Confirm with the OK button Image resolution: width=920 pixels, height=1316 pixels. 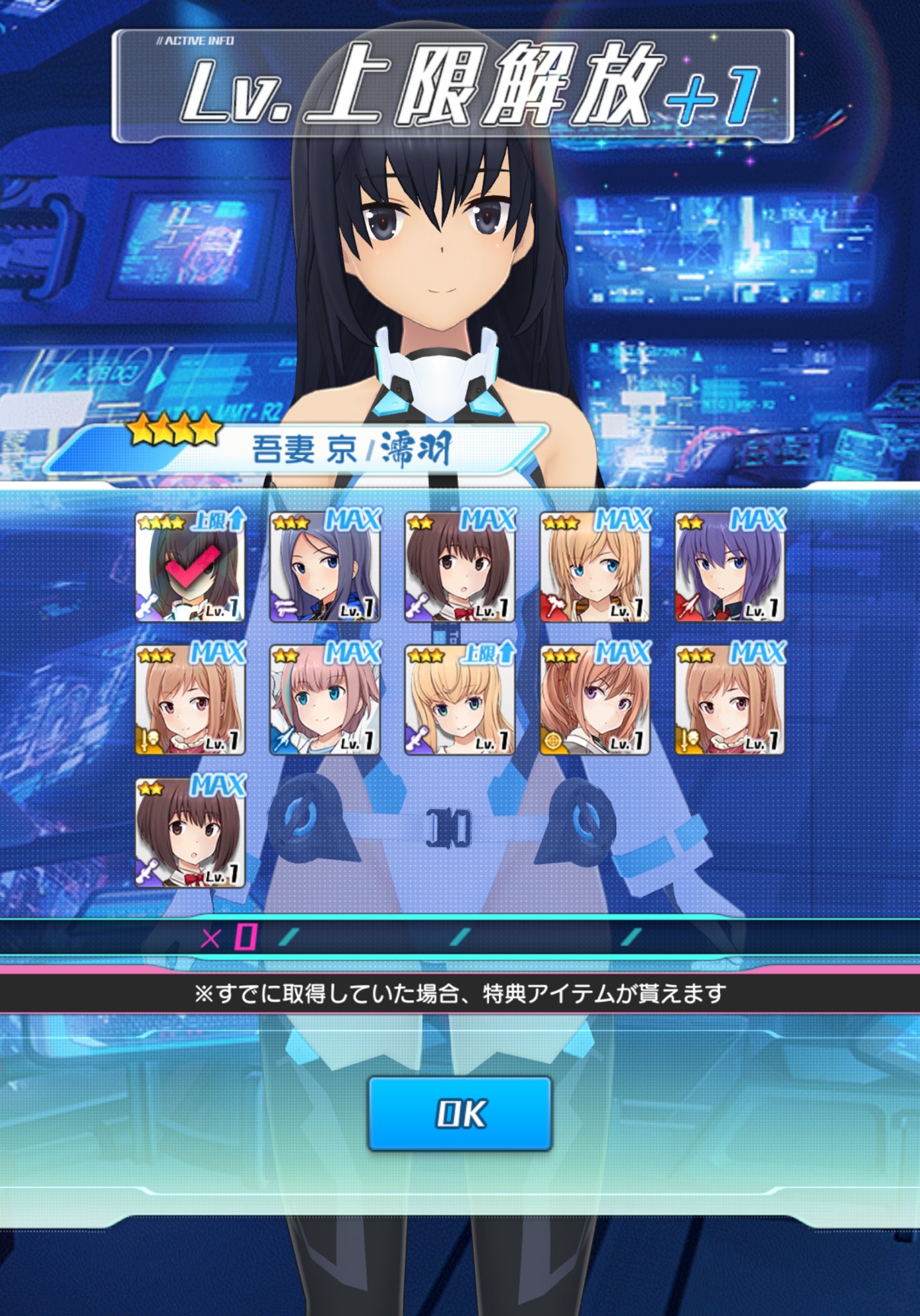pyautogui.click(x=460, y=1113)
